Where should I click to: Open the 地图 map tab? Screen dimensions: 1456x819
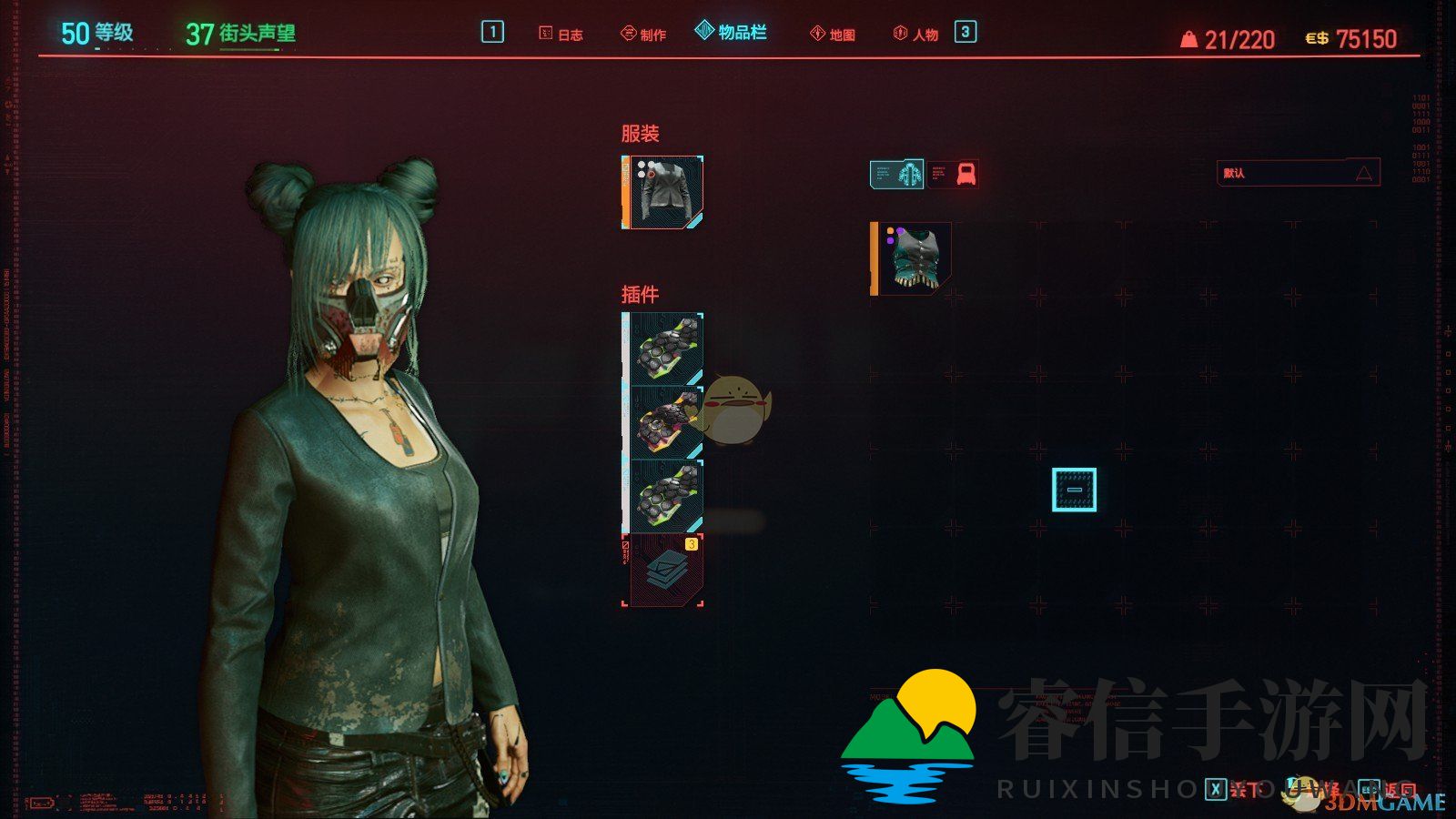coord(833,35)
